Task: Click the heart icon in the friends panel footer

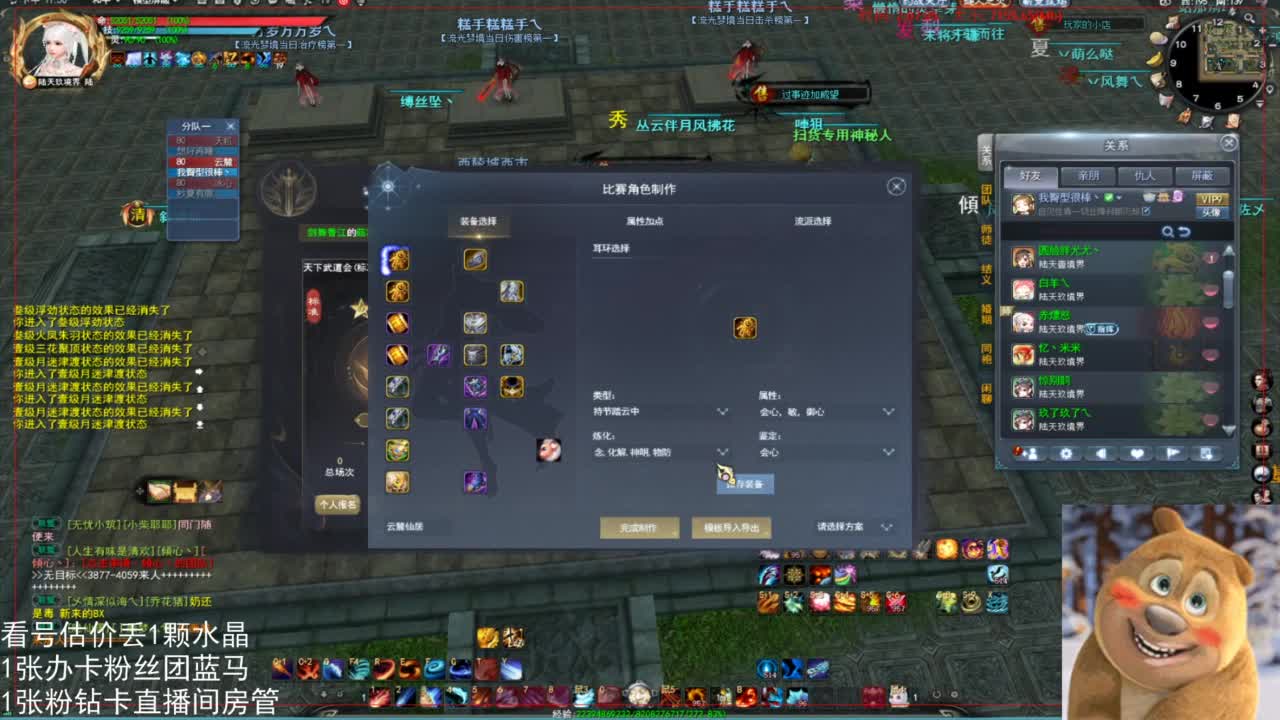Action: pos(1137,453)
